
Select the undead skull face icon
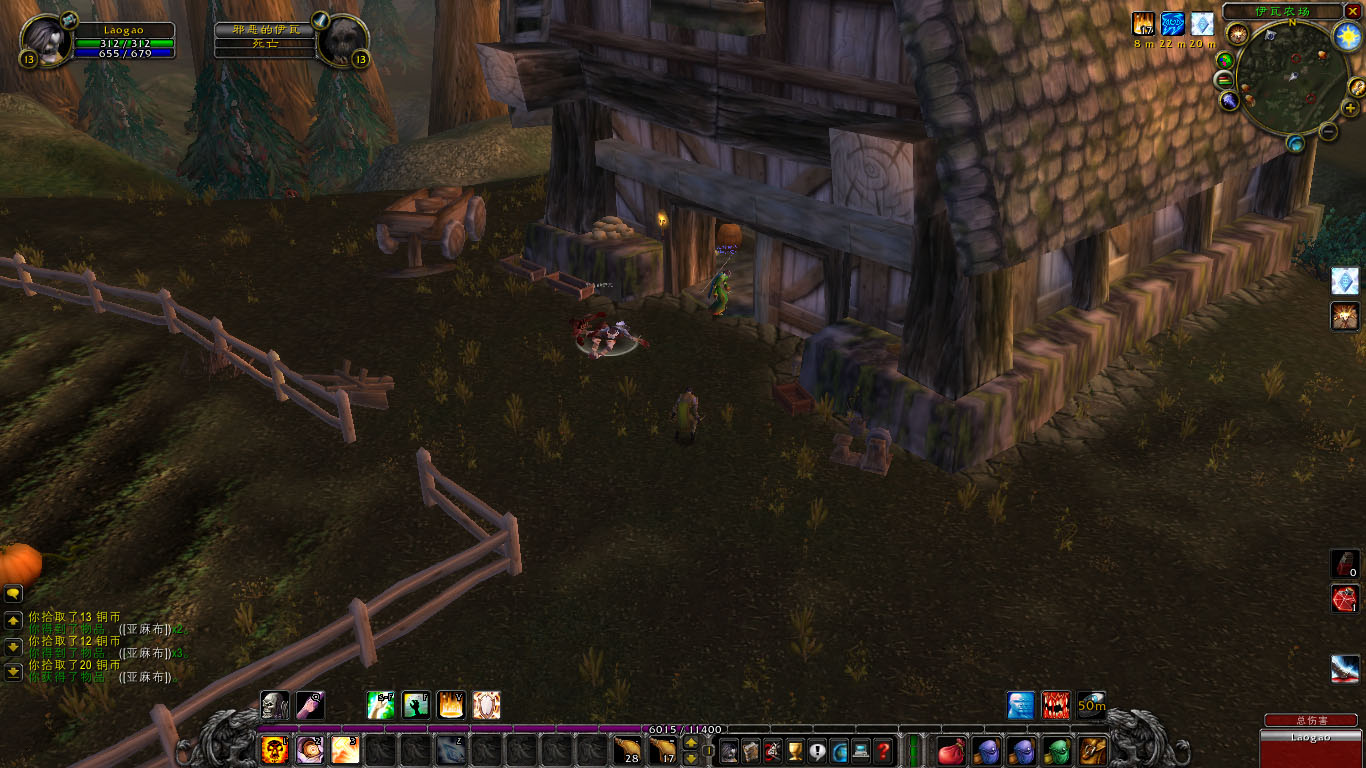click(275, 705)
